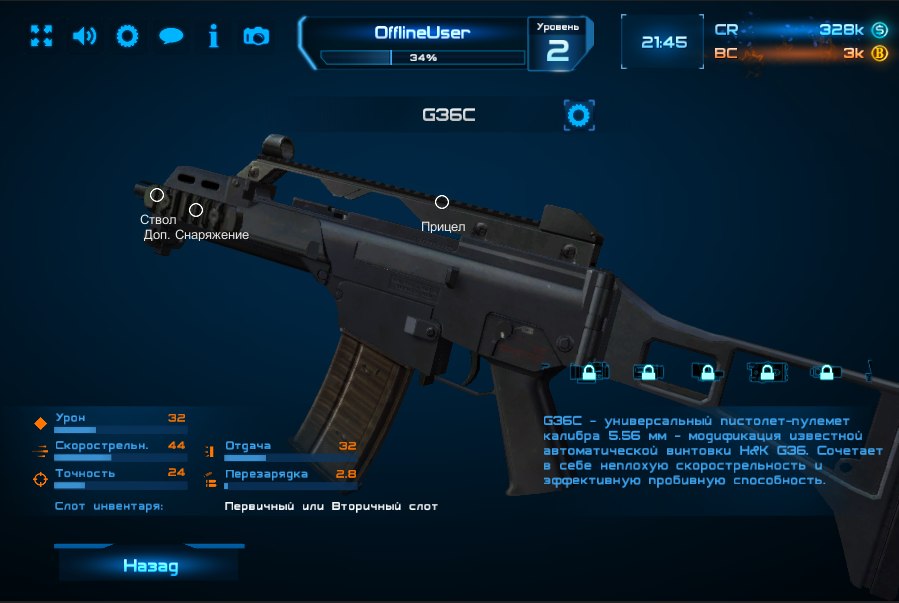Click the gear icon beside the G36C title
Image resolution: width=899 pixels, height=603 pixels.
point(579,115)
